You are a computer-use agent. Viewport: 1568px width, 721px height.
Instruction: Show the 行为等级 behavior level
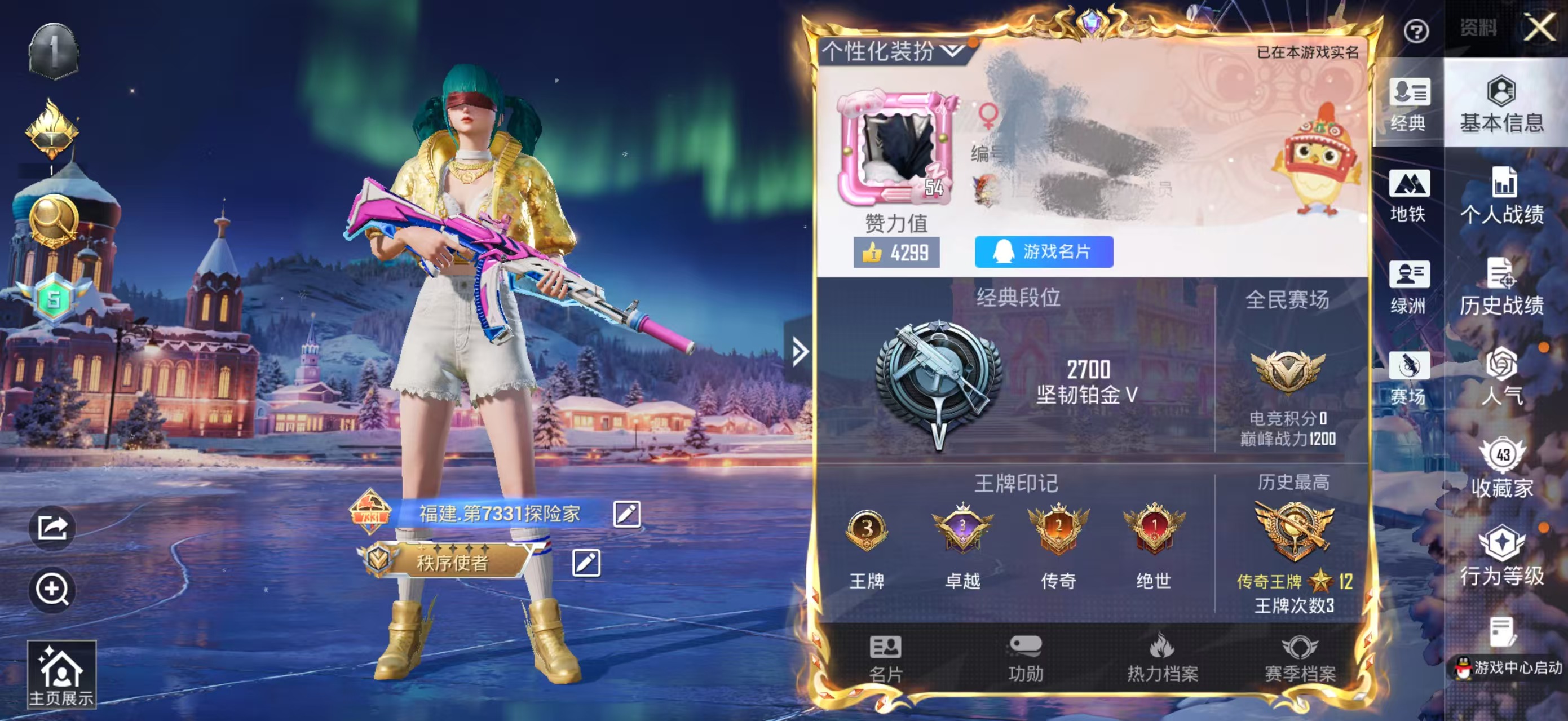tap(1501, 557)
